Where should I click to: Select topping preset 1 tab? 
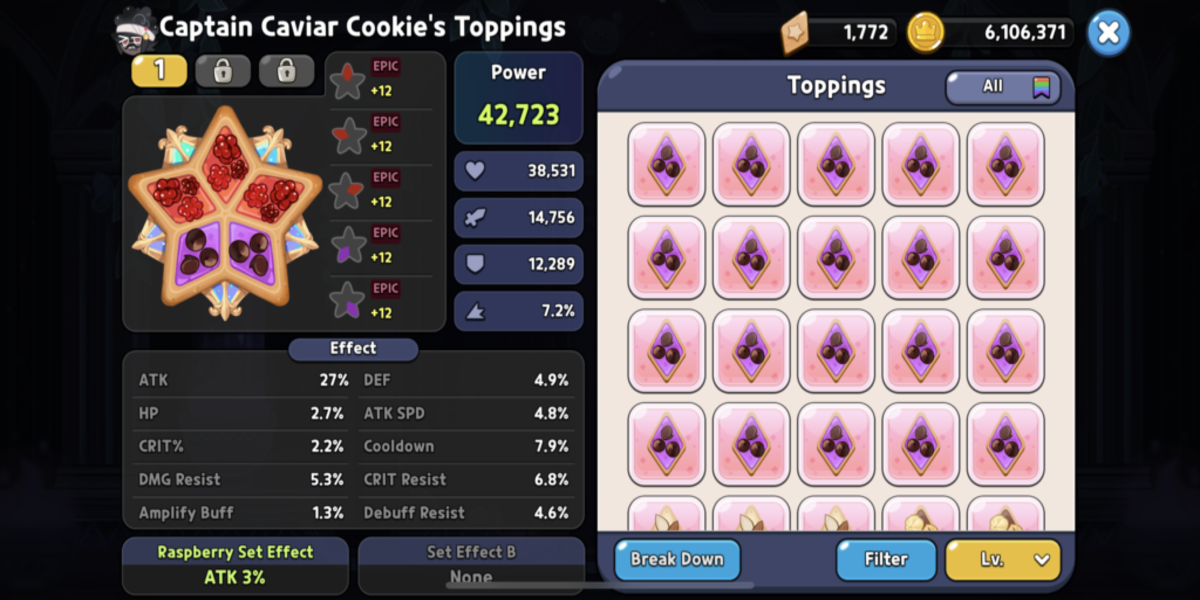pos(158,71)
